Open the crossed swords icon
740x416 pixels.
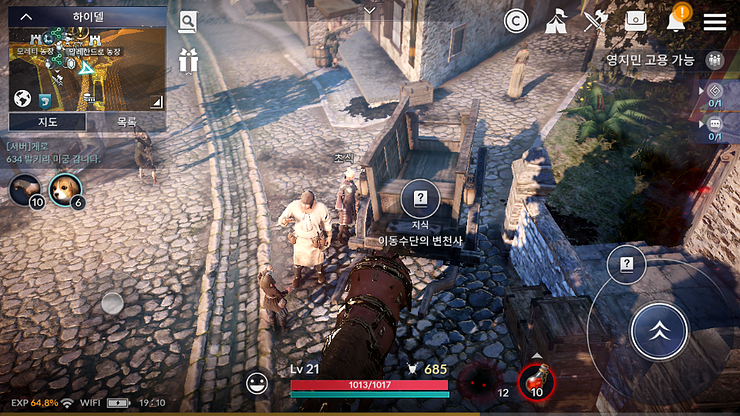596,21
